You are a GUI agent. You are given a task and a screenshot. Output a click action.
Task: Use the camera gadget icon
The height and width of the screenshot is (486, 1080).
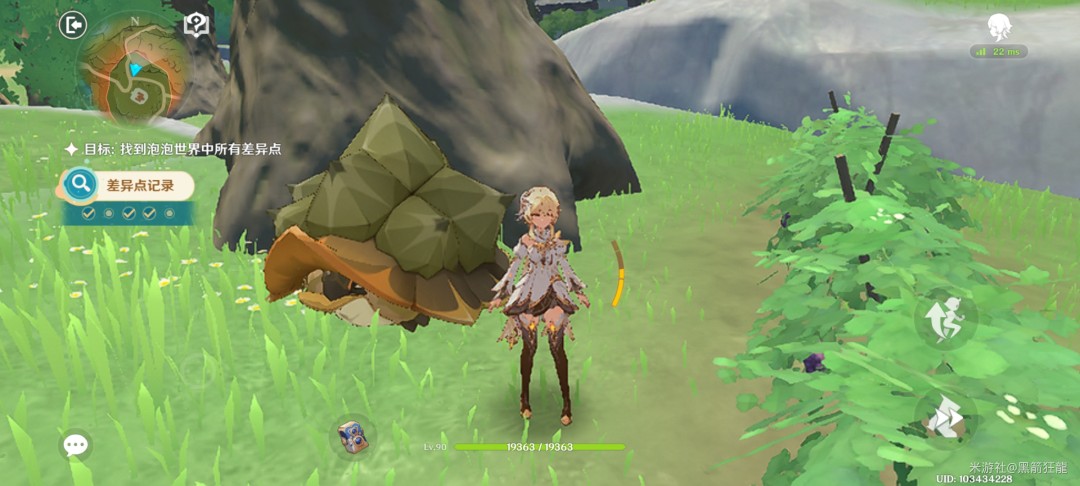349,436
